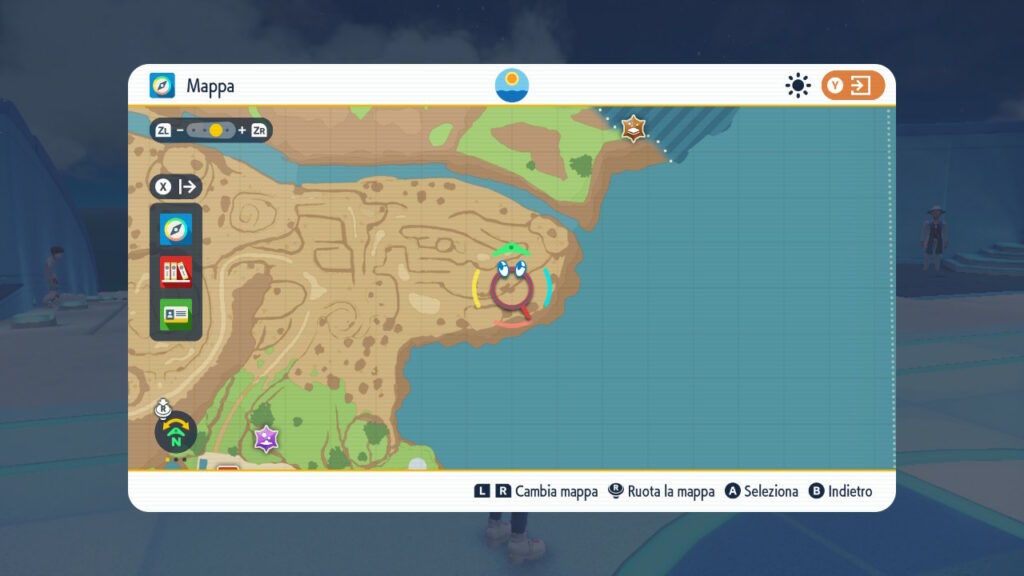1024x576 pixels.
Task: Open the green profile card icon
Action: point(176,314)
